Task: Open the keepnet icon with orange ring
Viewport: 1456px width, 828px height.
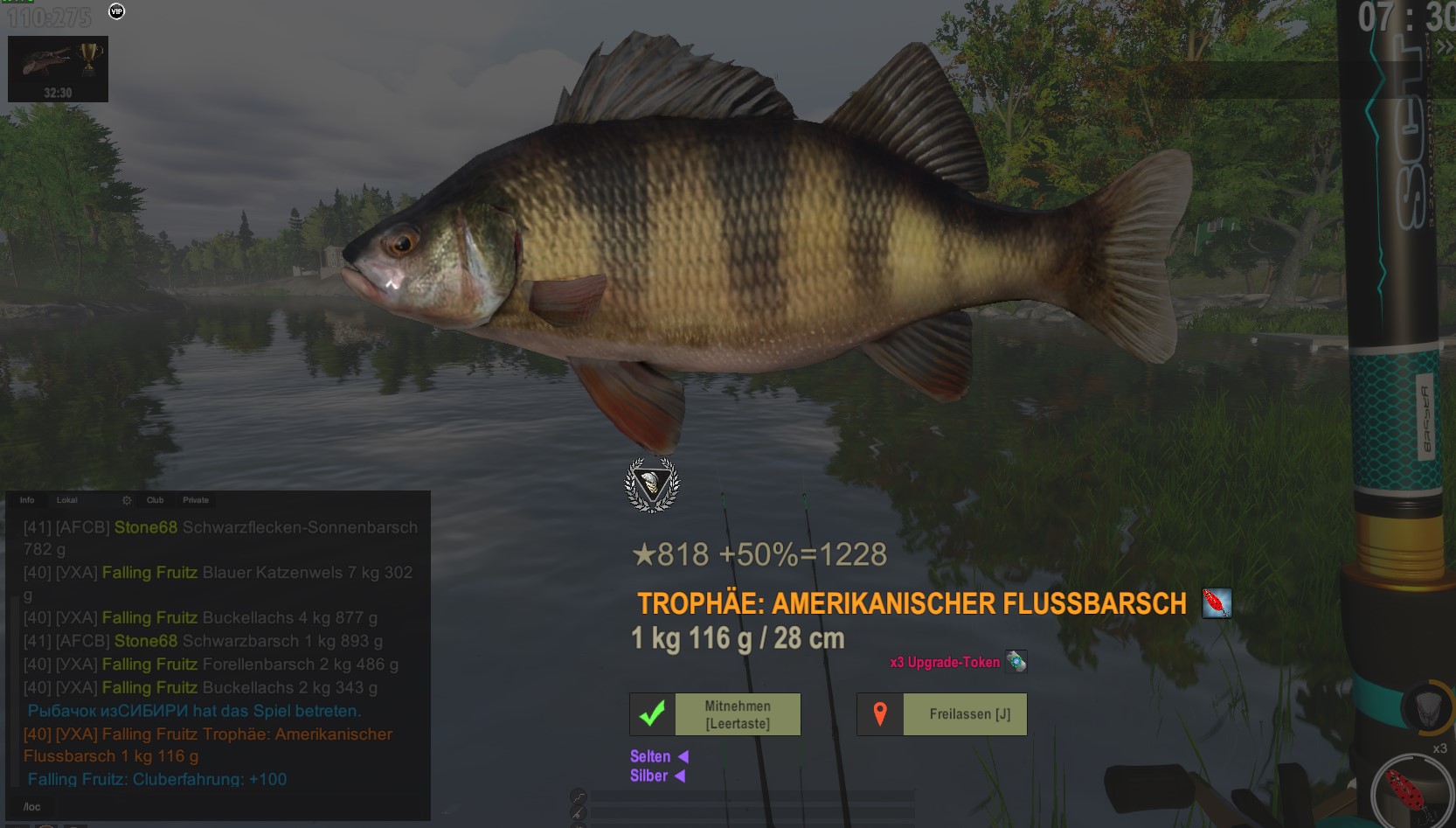Action: 1426,706
